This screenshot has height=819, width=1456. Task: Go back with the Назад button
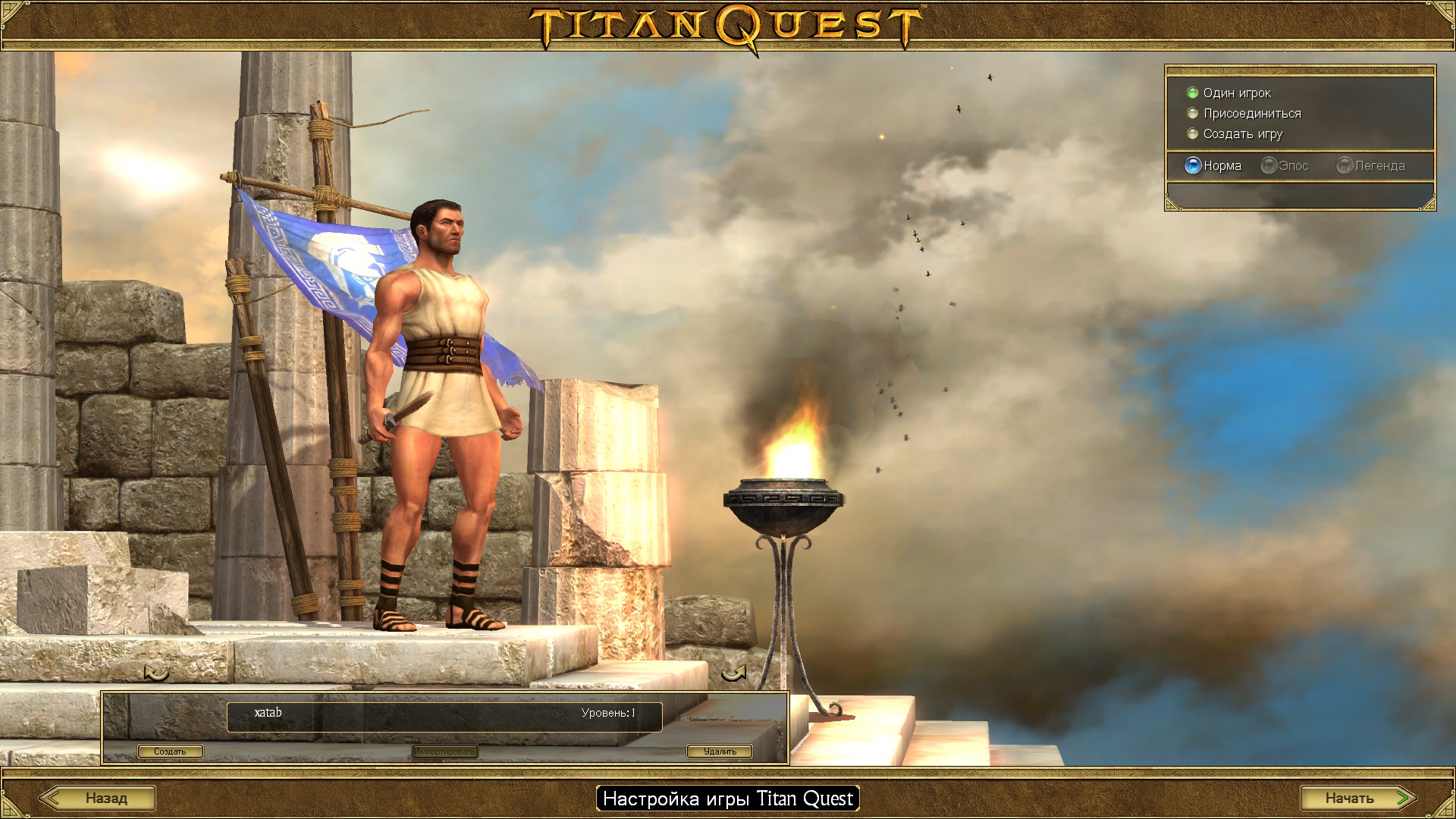pos(98,798)
